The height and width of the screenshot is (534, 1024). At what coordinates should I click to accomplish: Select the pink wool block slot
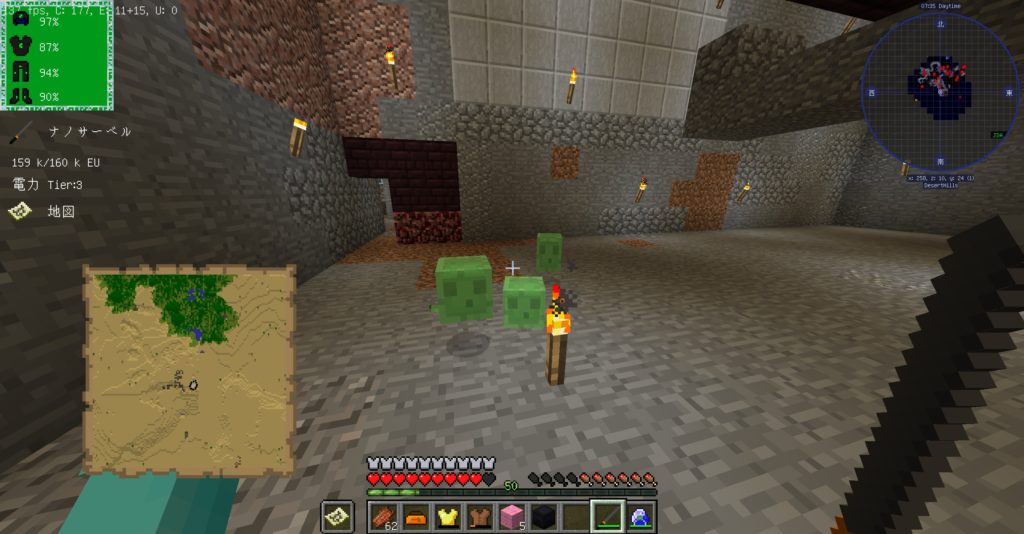pyautogui.click(x=512, y=516)
